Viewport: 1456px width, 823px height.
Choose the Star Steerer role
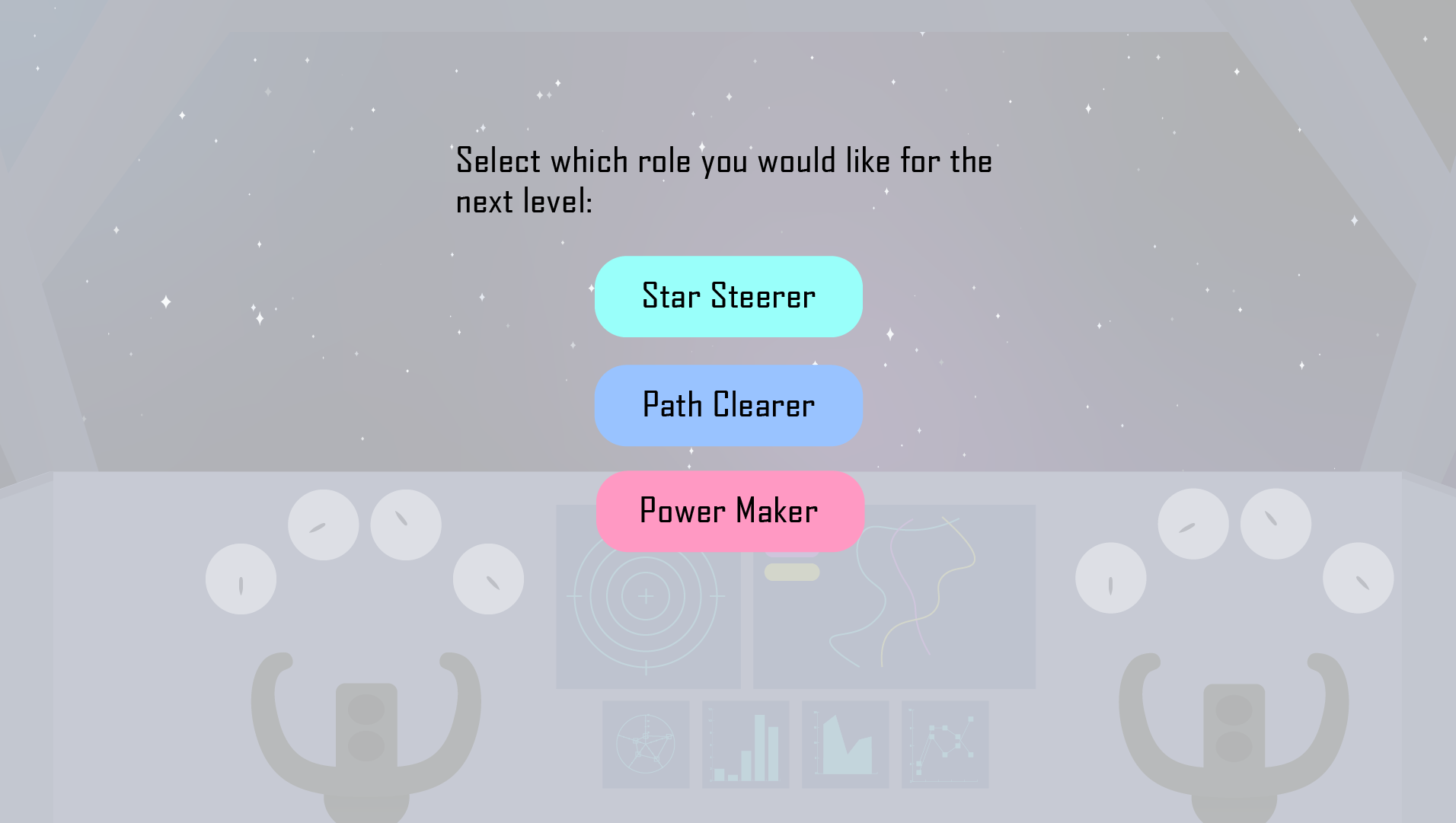click(x=728, y=296)
